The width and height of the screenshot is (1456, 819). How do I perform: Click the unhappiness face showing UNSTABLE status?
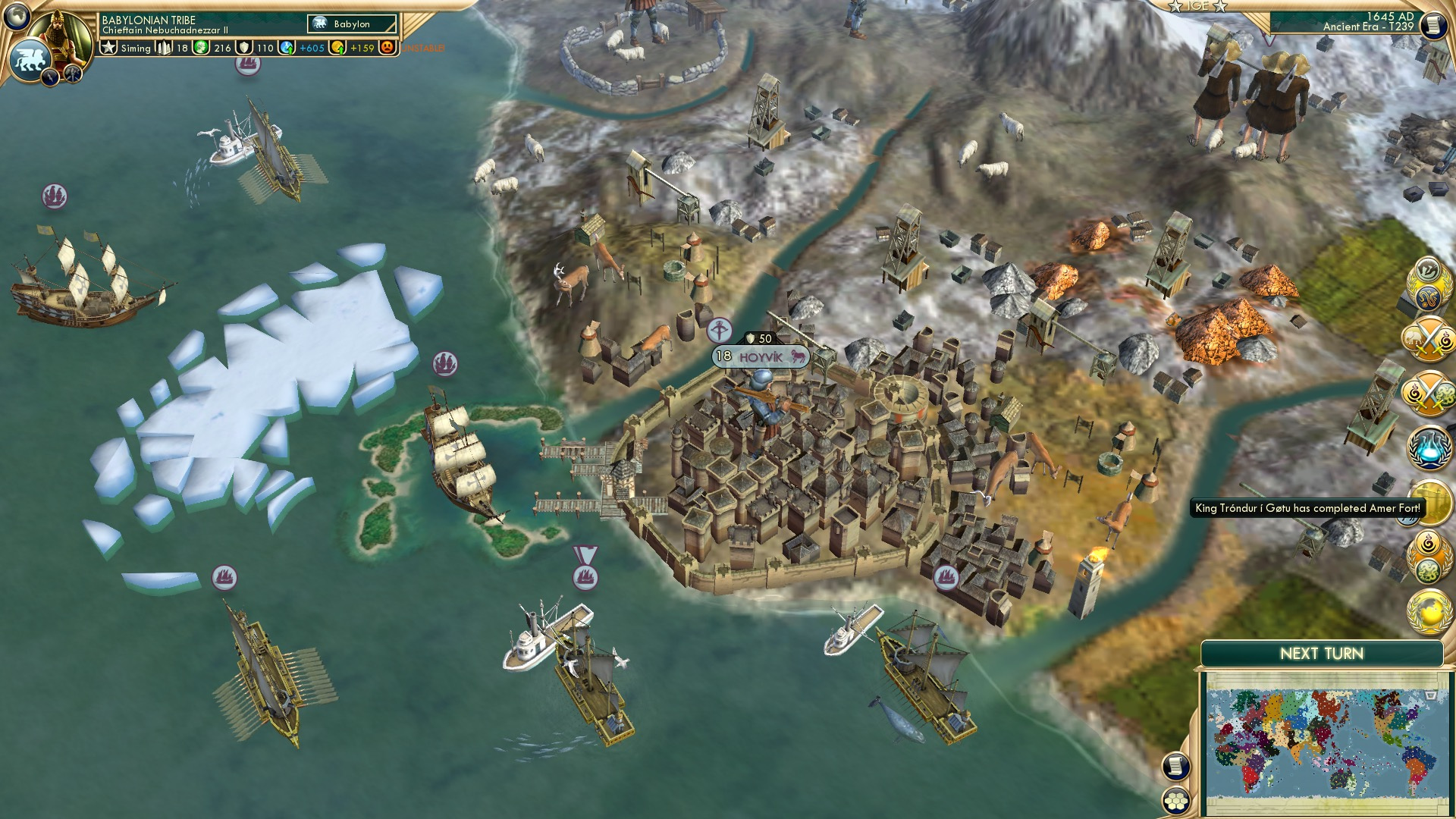coord(388,47)
